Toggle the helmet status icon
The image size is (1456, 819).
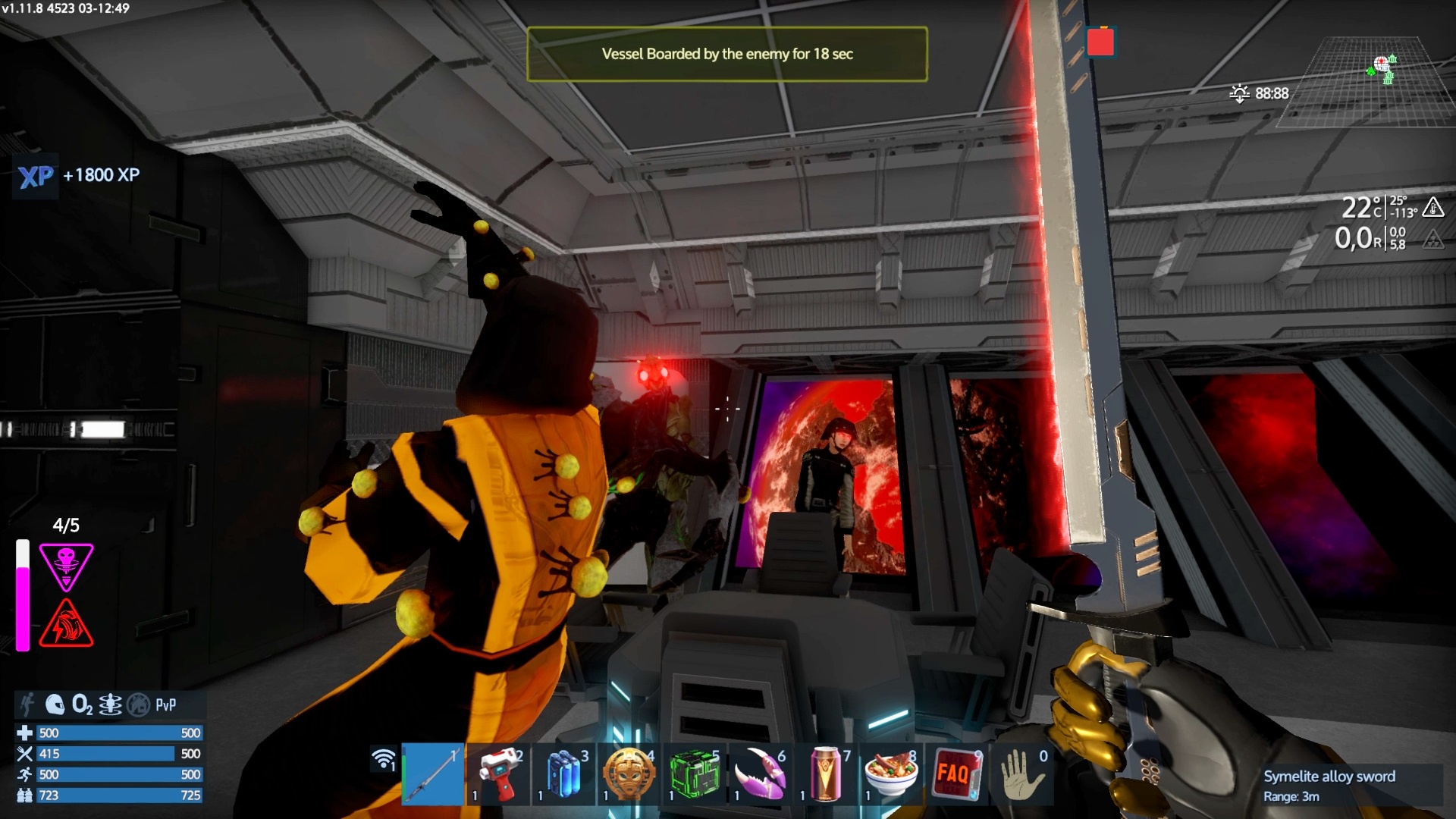(x=55, y=704)
